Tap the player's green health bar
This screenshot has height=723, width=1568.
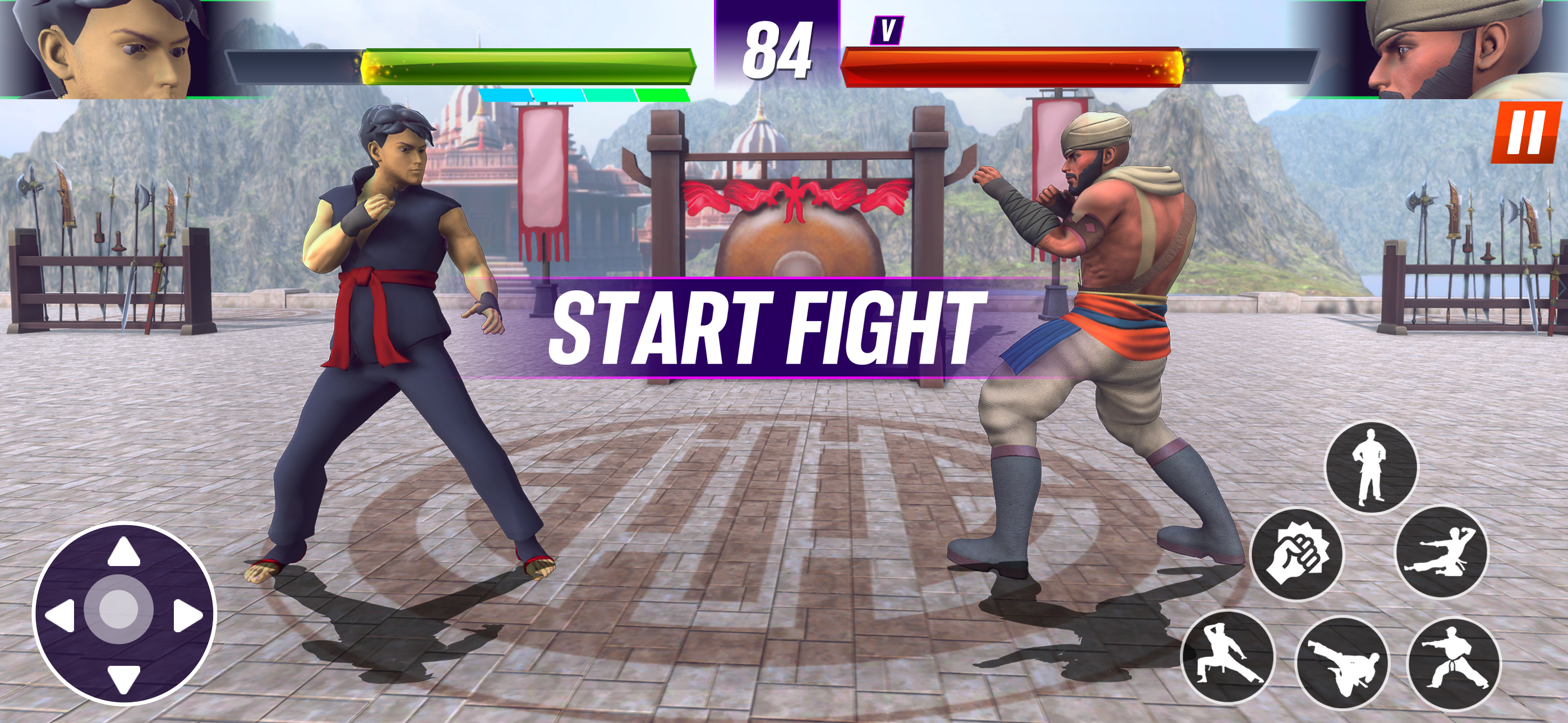(529, 61)
